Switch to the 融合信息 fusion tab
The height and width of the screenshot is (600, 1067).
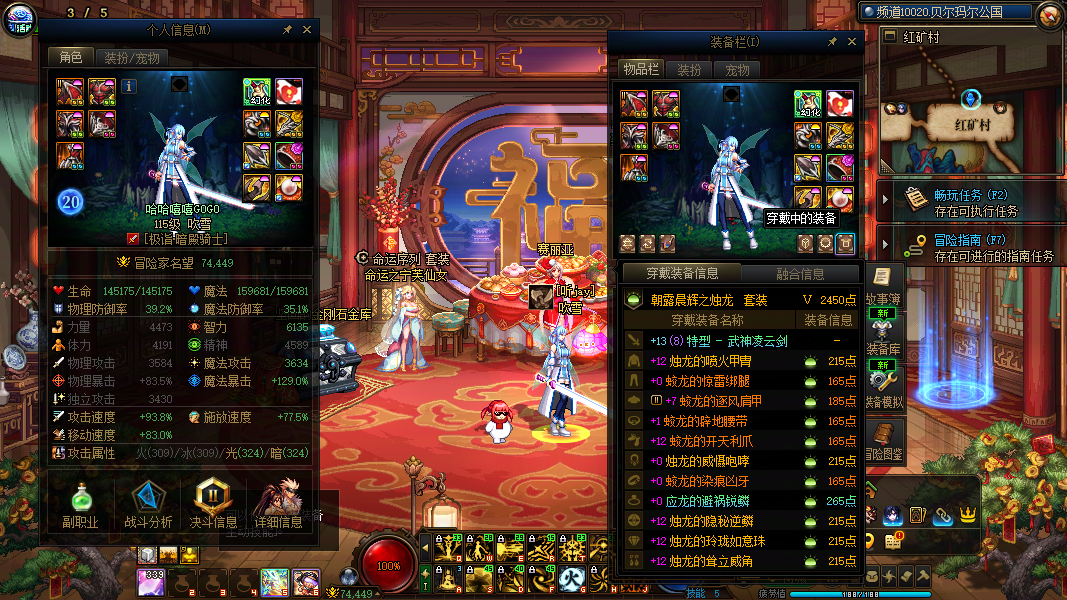800,273
